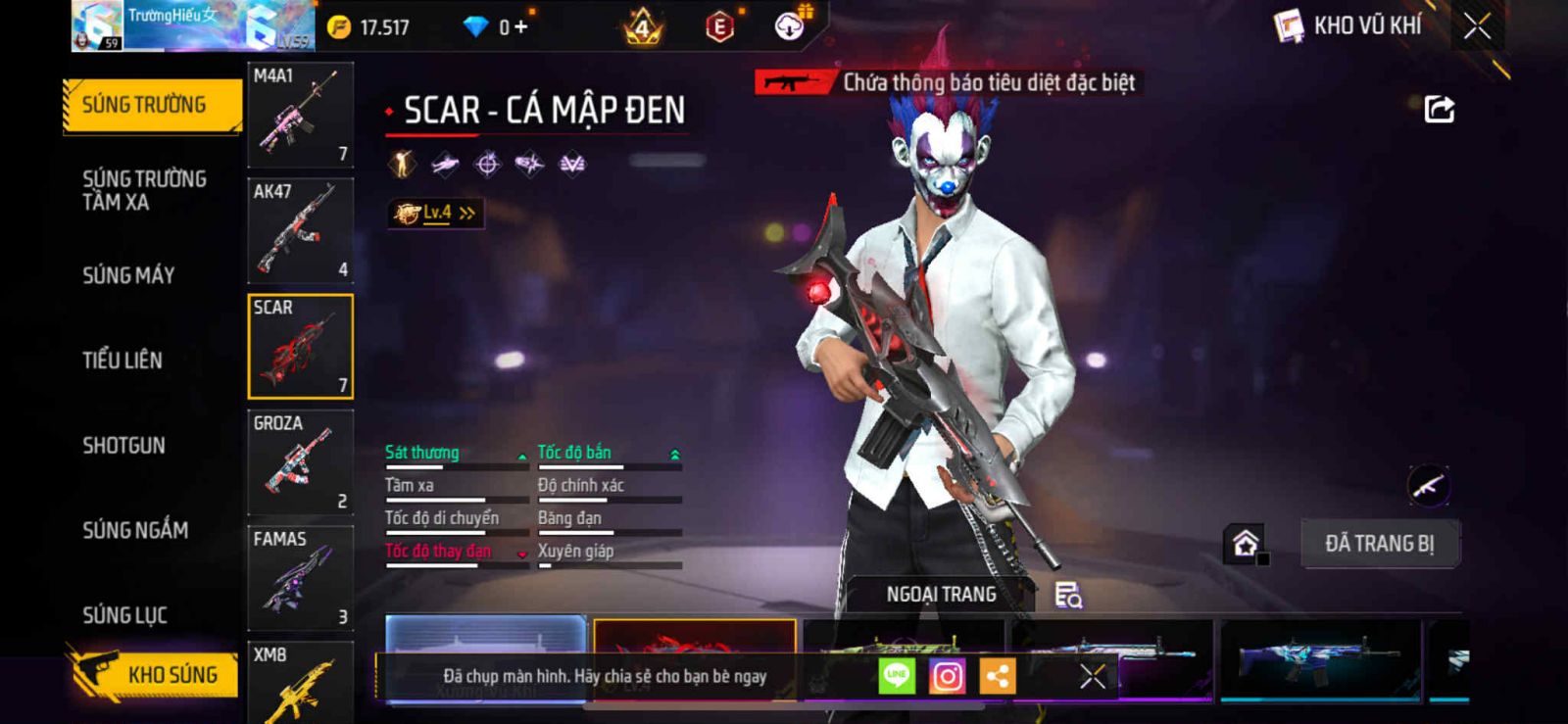This screenshot has width=1568, height=724.
Task: Dismiss the screenshot share banner
Action: (x=1093, y=676)
